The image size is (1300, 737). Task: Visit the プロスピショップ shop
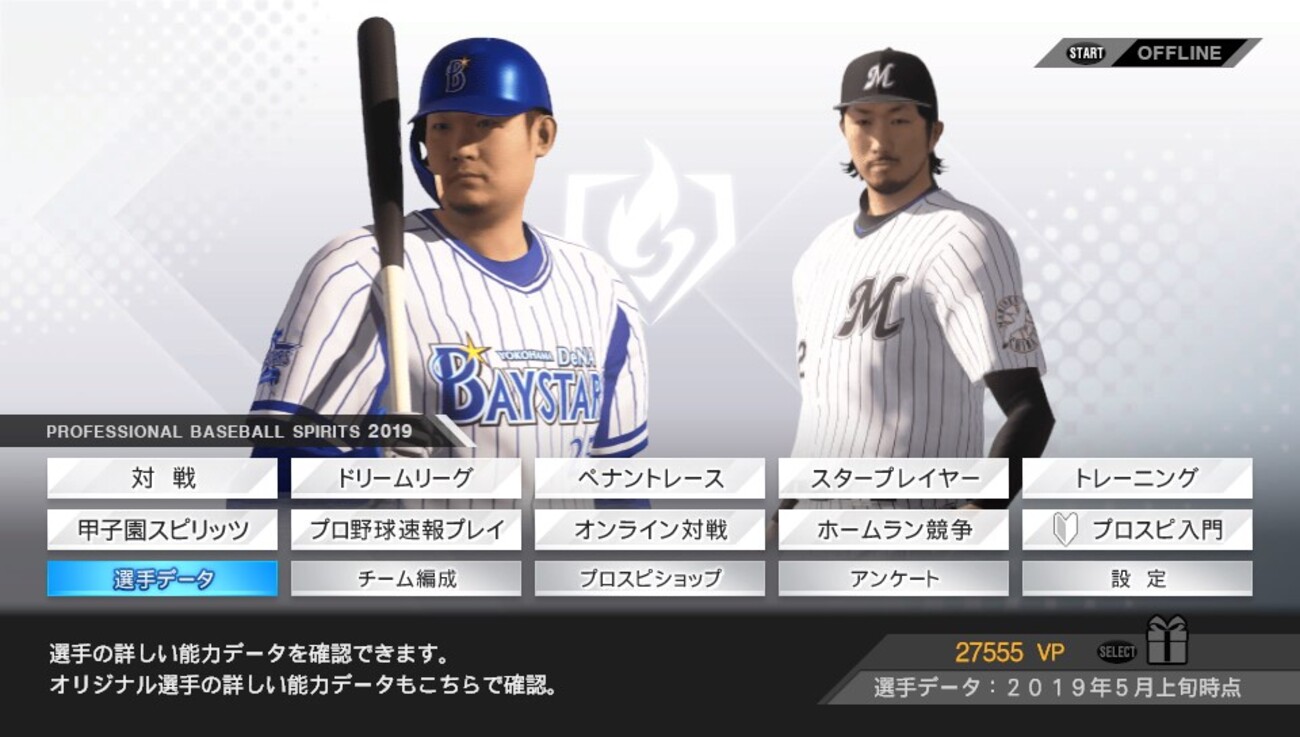pyautogui.click(x=649, y=577)
